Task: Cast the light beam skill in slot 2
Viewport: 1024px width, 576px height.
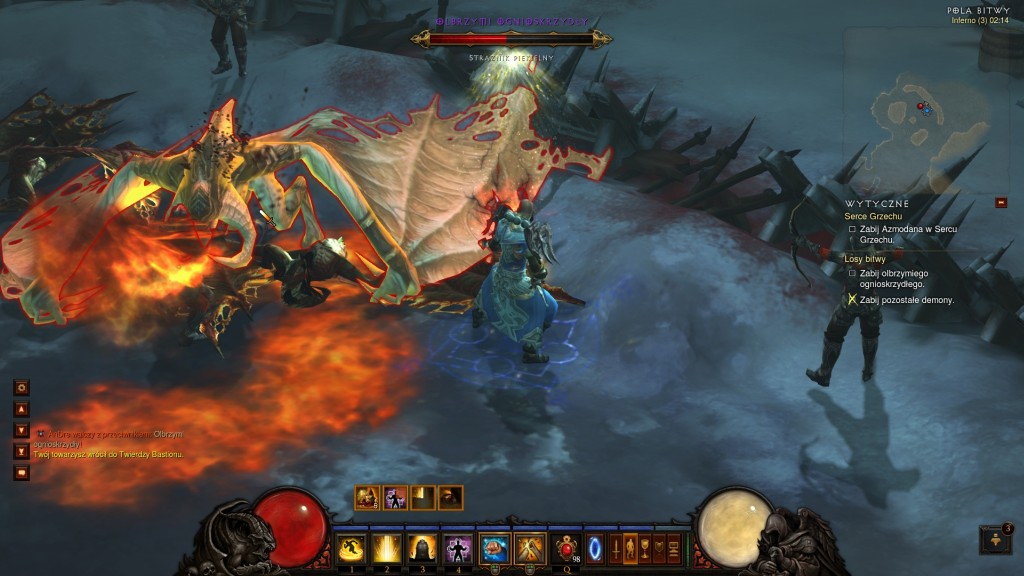Action: [x=386, y=548]
